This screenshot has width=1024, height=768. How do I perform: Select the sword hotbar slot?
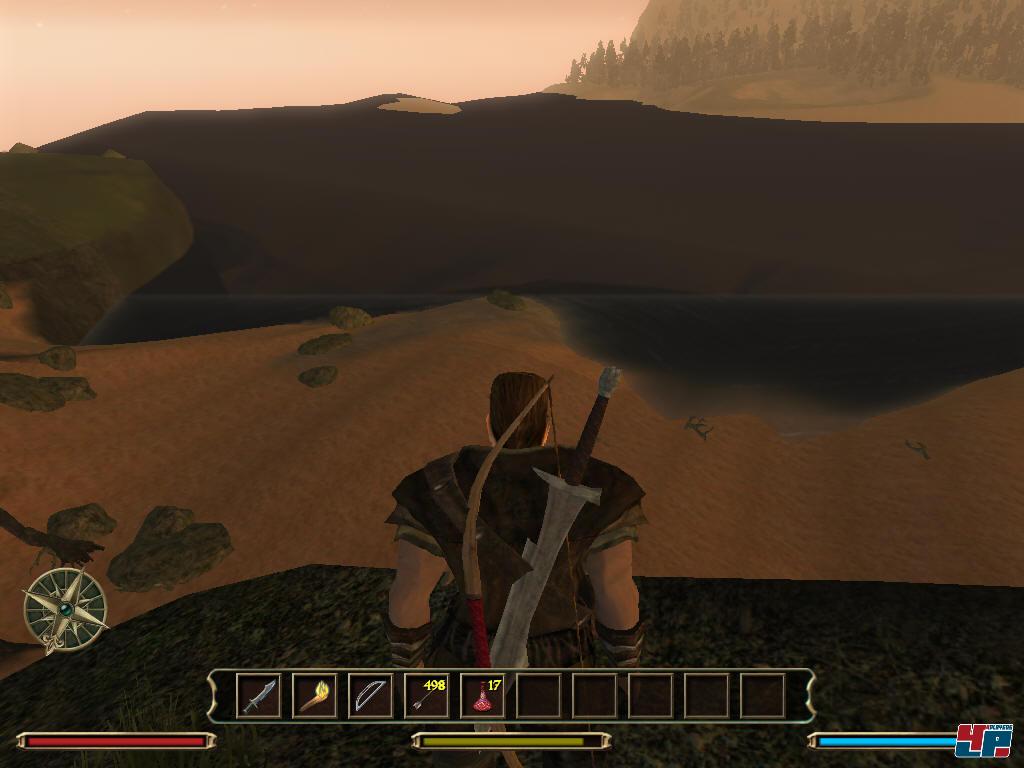tap(258, 695)
